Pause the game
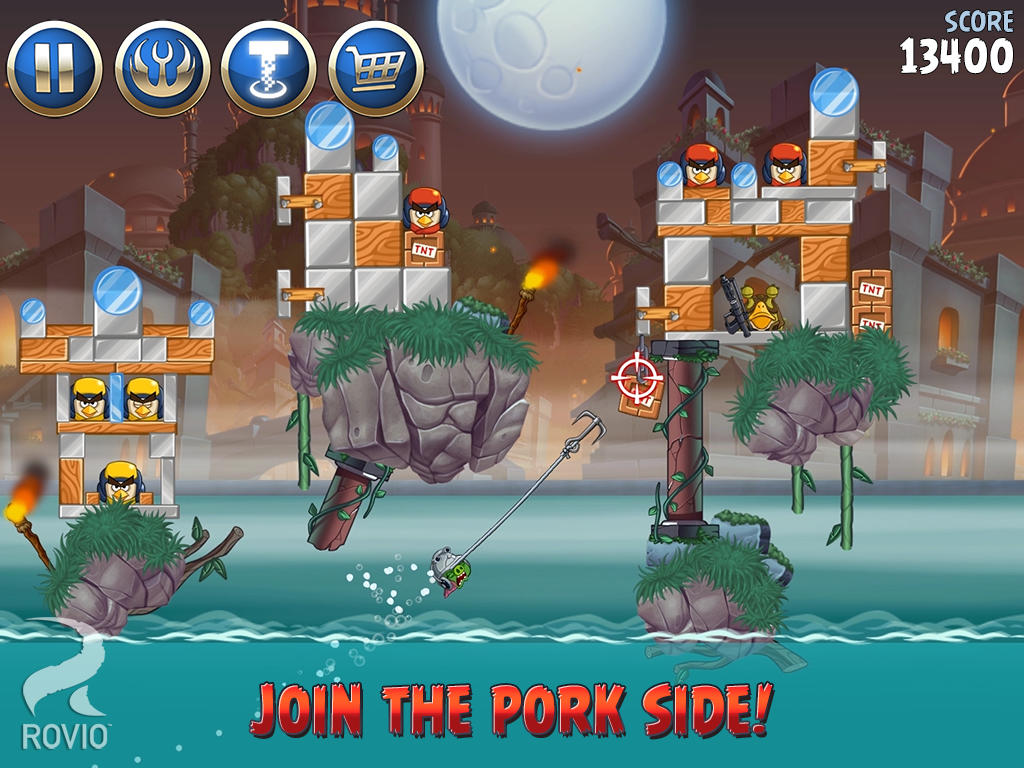Screen dimensions: 1024x768 [x=54, y=69]
